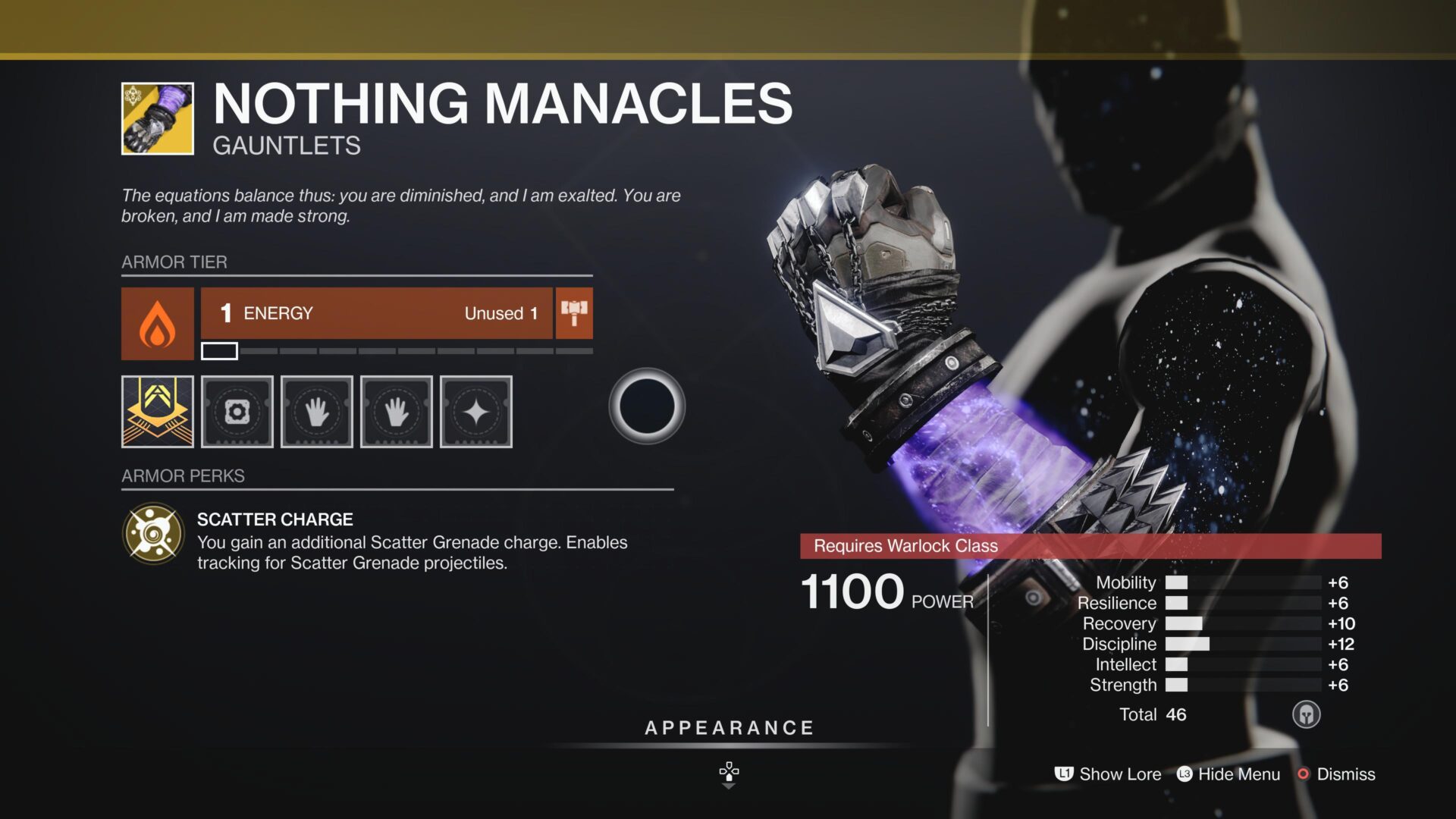Select the general armor mod socket

[237, 412]
